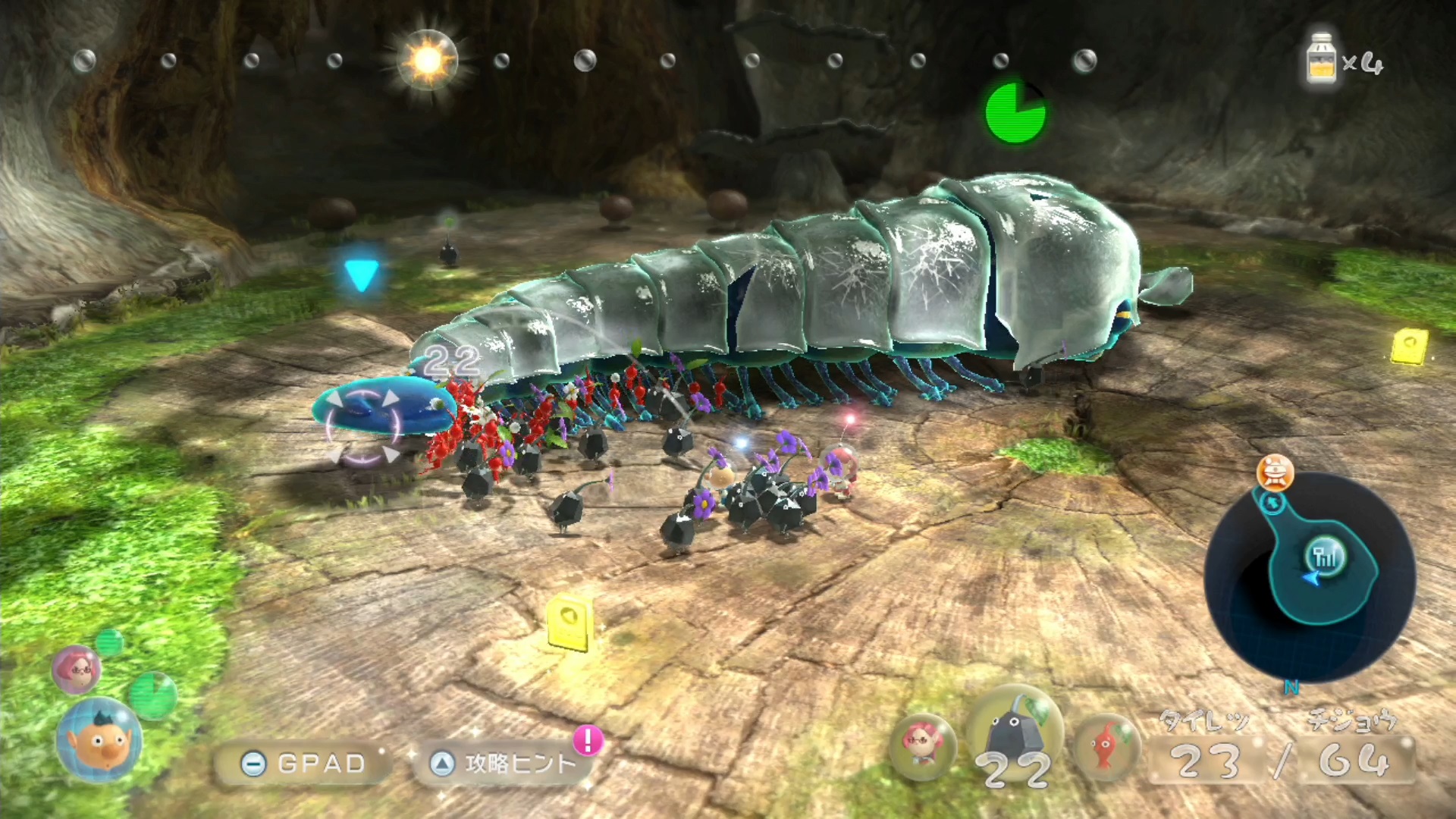Image resolution: width=1456 pixels, height=819 pixels.
Task: Click the teal signal marker inside minimap
Action: (x=1324, y=558)
